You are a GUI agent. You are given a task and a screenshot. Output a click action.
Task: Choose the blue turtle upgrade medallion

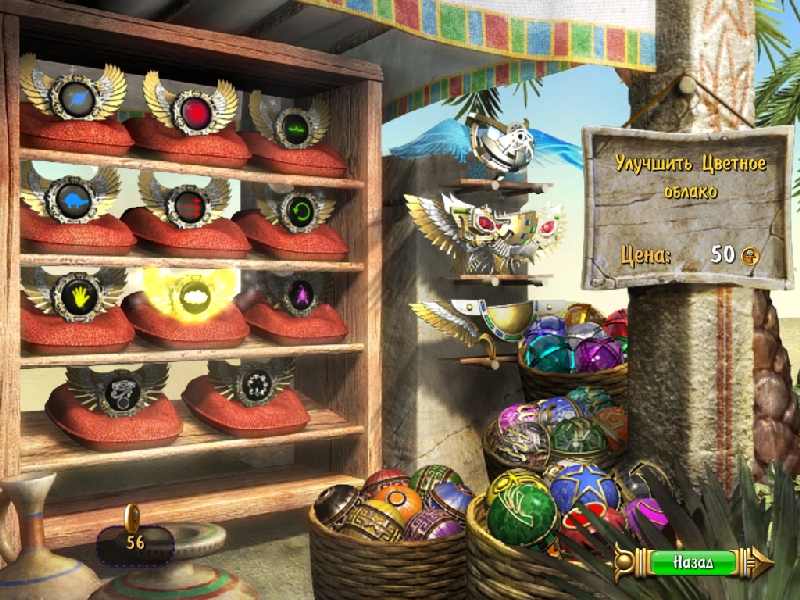pyautogui.click(x=73, y=198)
